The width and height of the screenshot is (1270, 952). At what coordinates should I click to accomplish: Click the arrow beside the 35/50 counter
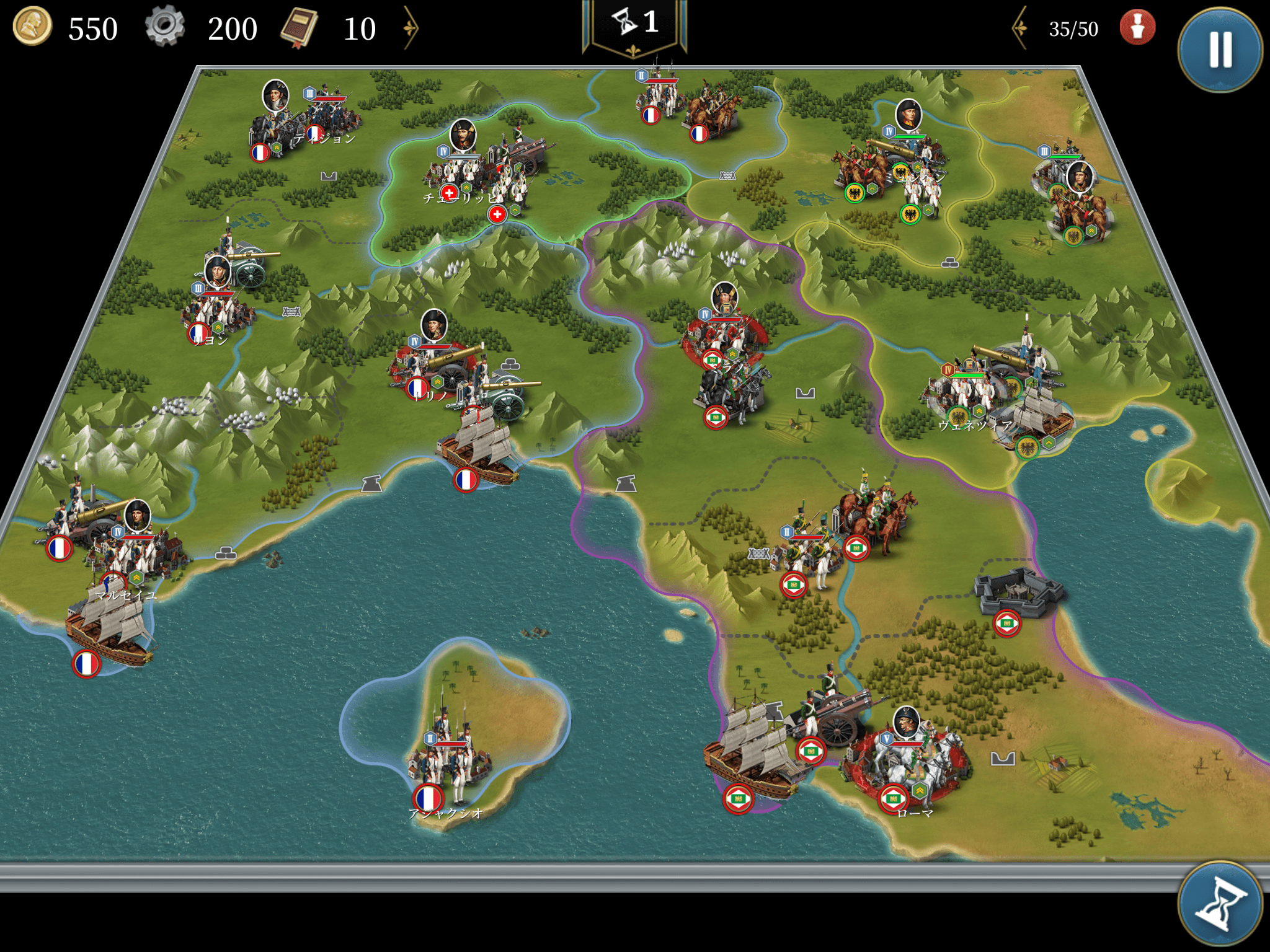(1020, 28)
